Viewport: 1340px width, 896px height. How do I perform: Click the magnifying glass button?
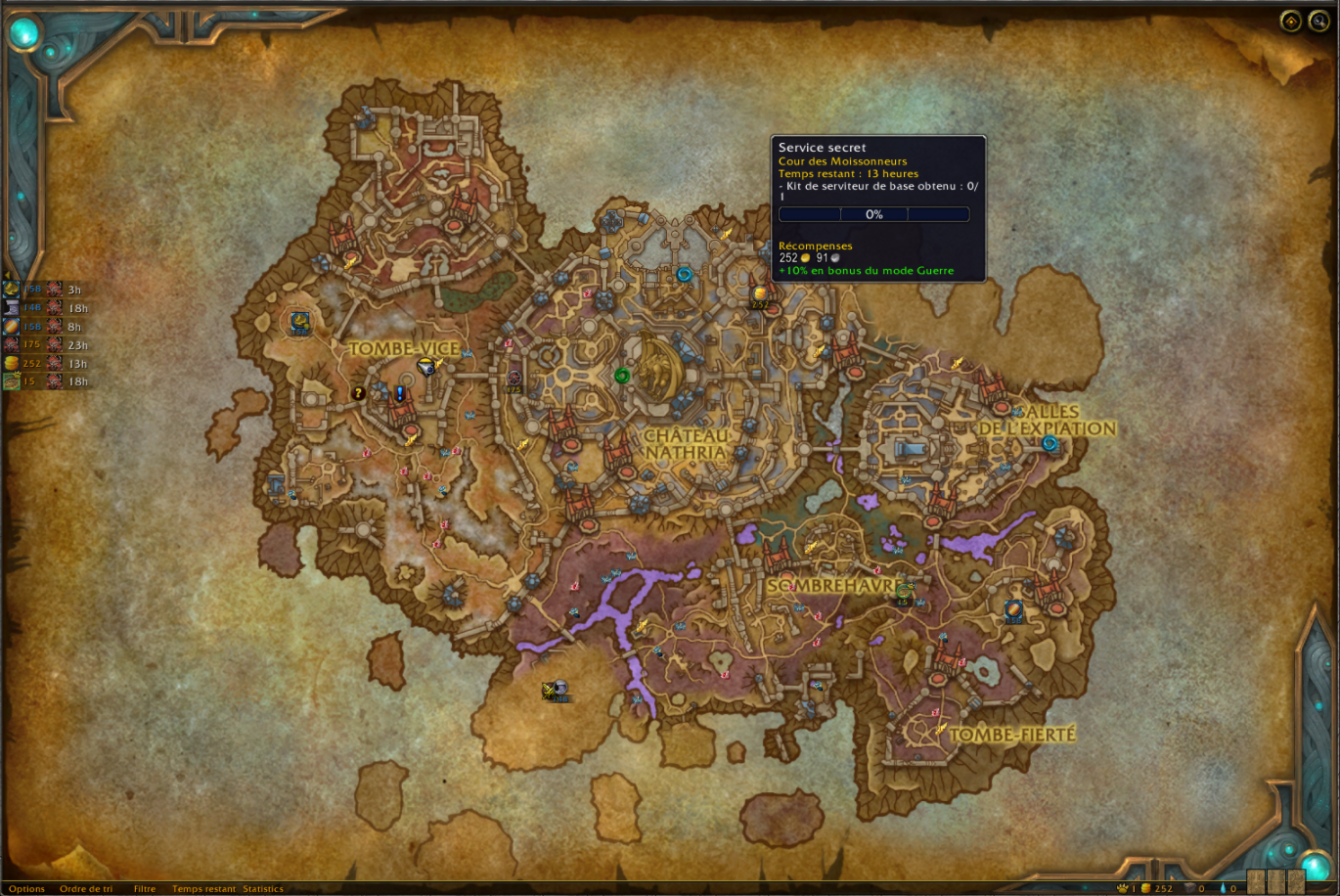click(1319, 22)
